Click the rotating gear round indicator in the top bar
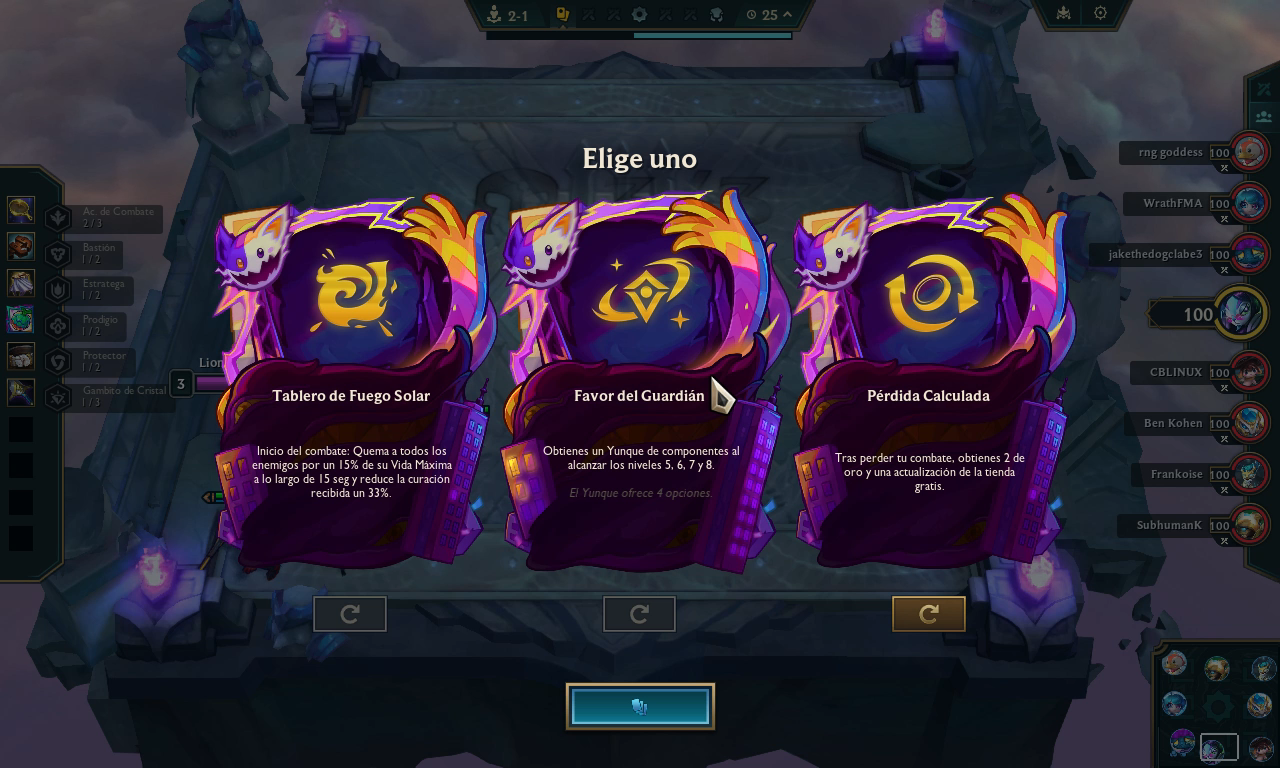Viewport: 1280px width, 768px height. point(637,14)
